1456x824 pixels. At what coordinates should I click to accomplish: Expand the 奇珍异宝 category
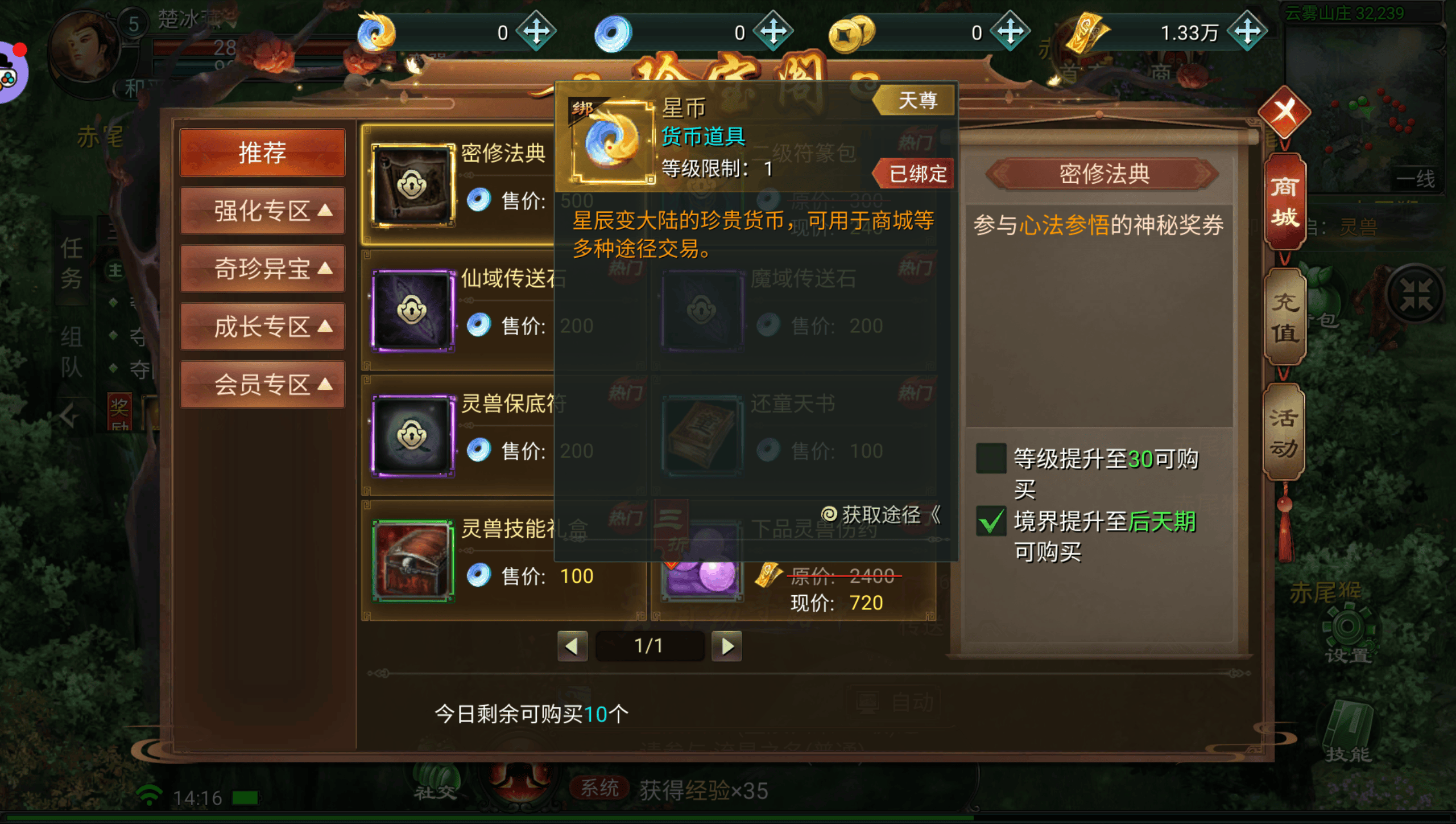[x=262, y=269]
